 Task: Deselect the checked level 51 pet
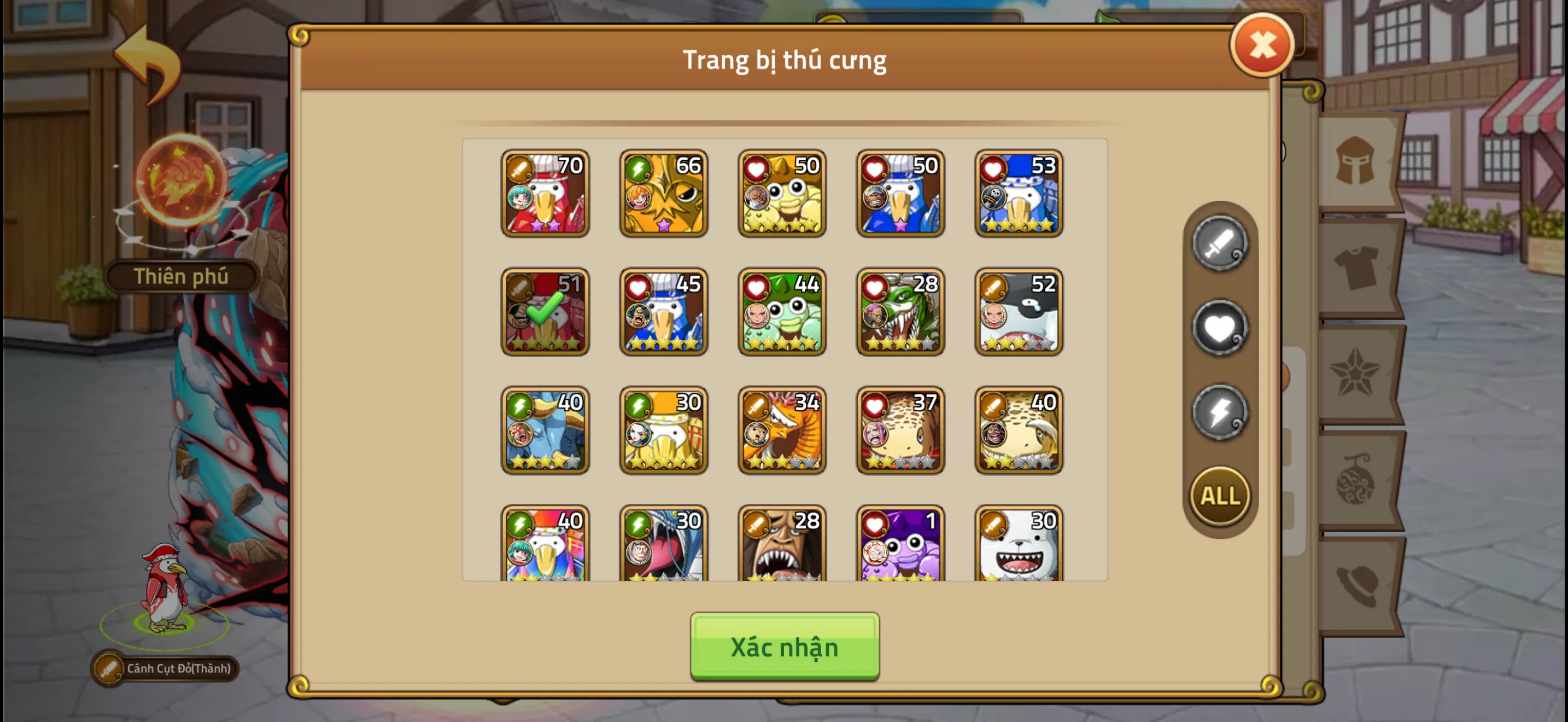[545, 312]
